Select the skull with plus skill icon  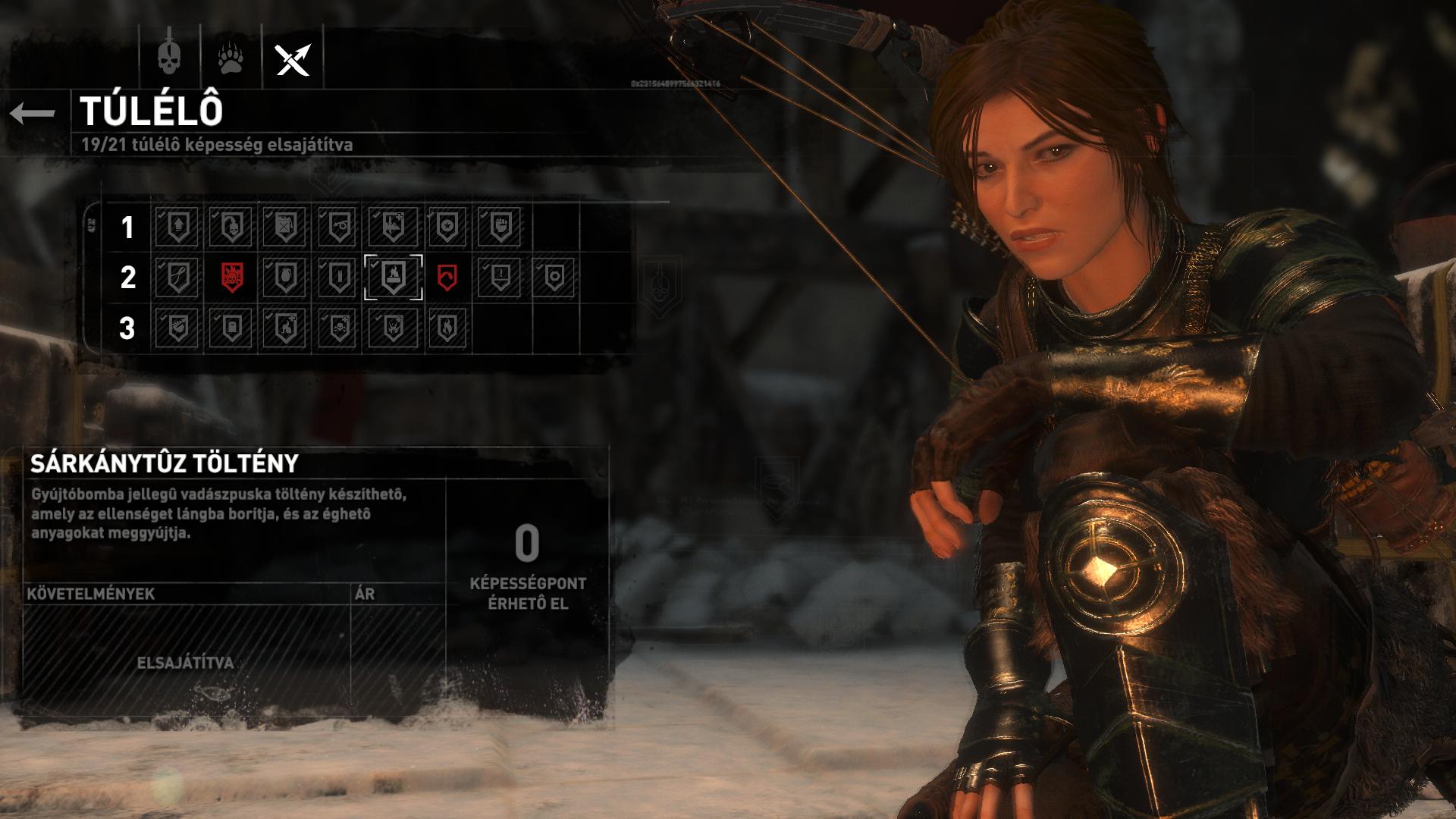click(338, 328)
